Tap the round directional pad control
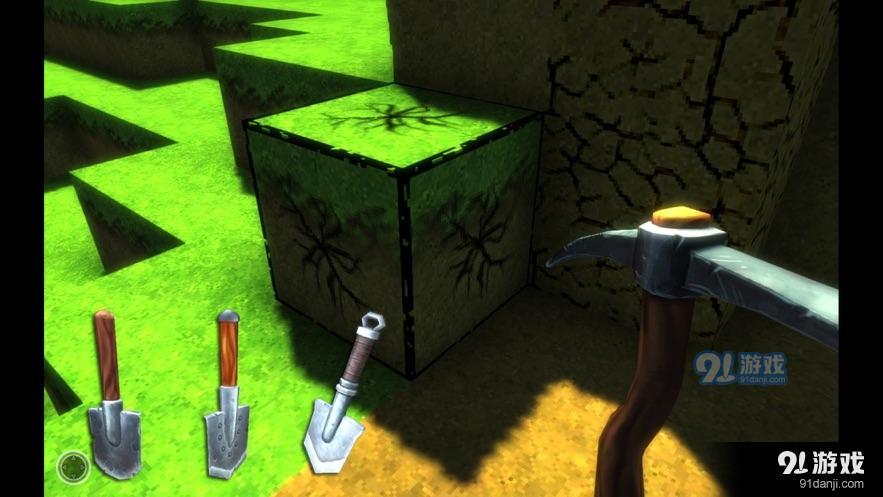 tap(72, 465)
